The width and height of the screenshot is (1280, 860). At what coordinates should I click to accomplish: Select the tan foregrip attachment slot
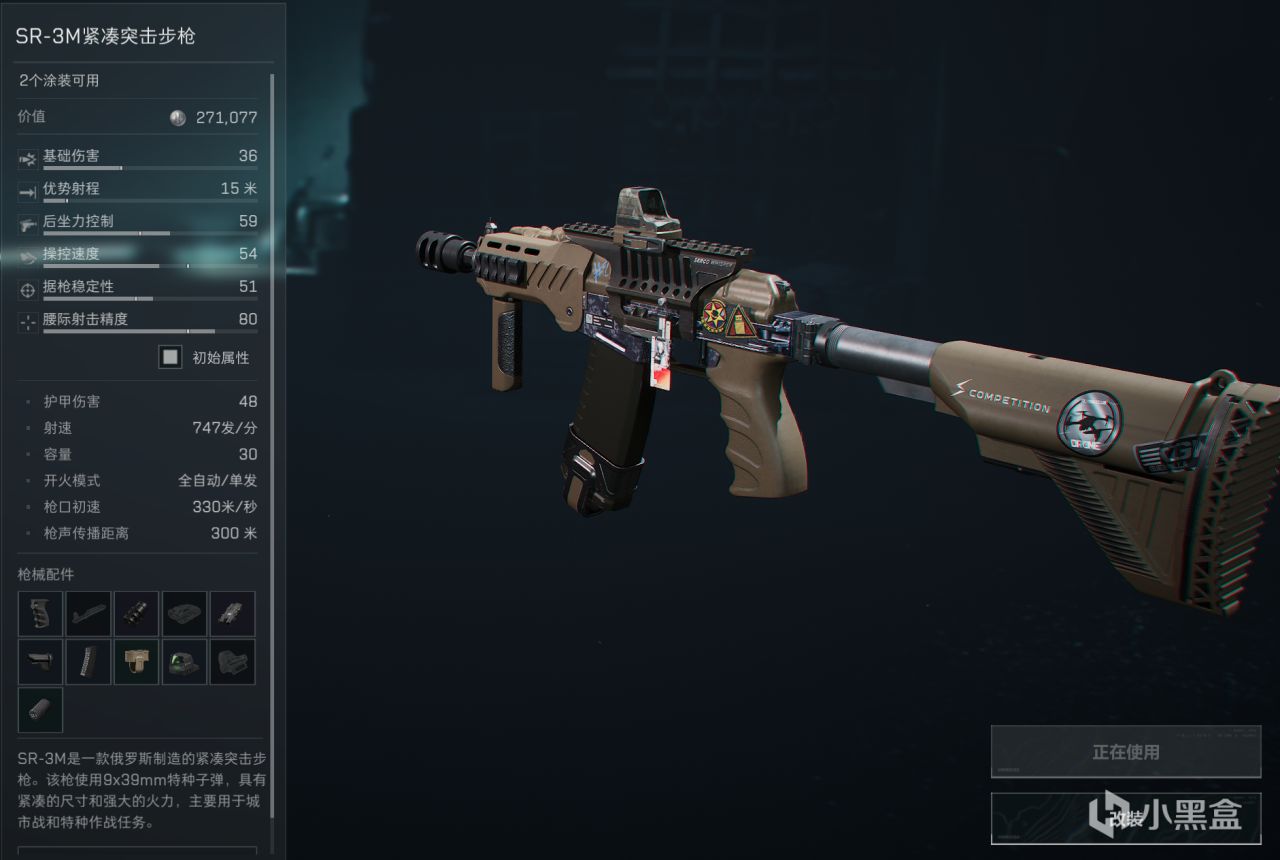pos(136,662)
